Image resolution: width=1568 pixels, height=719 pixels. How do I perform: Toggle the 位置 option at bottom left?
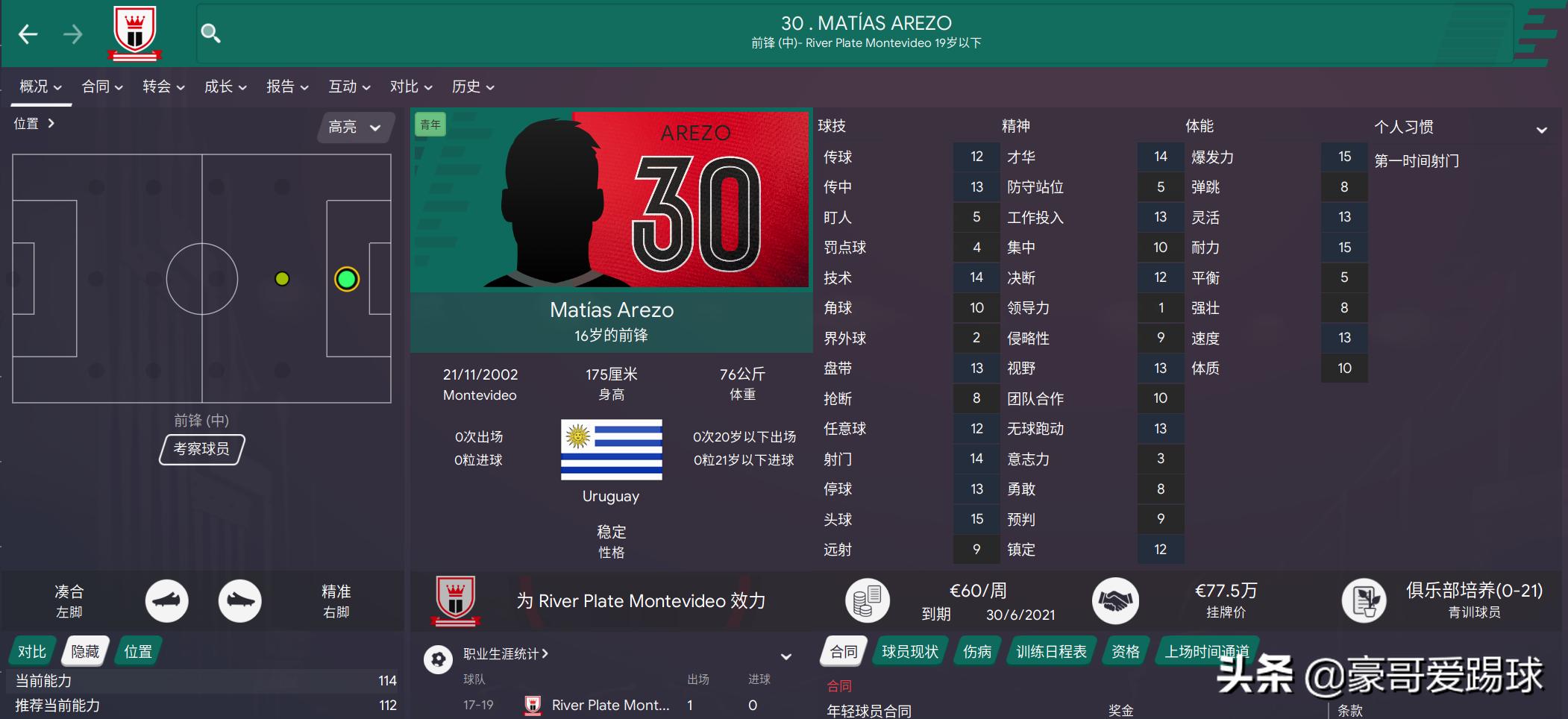point(138,650)
